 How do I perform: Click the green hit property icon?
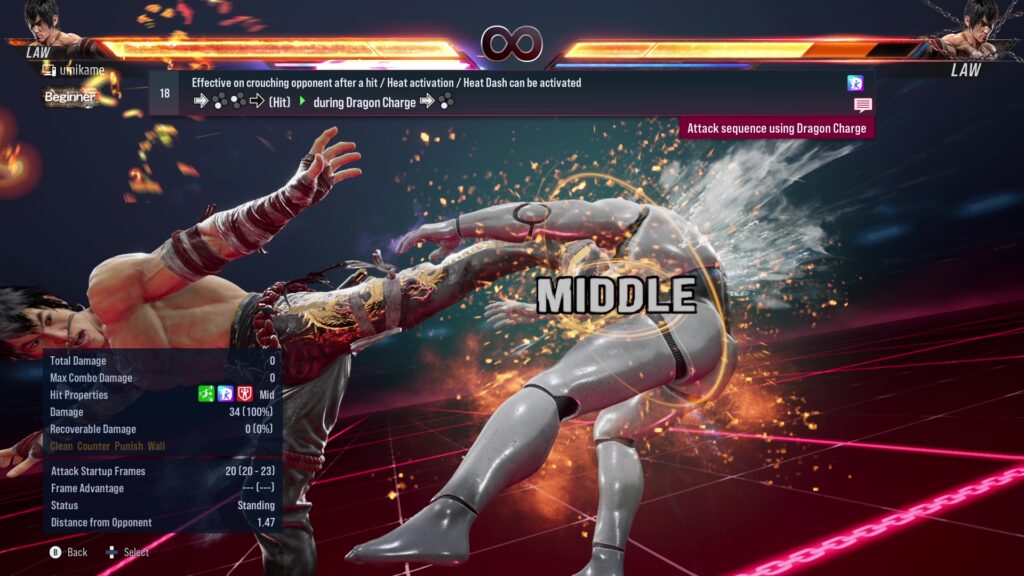click(206, 395)
